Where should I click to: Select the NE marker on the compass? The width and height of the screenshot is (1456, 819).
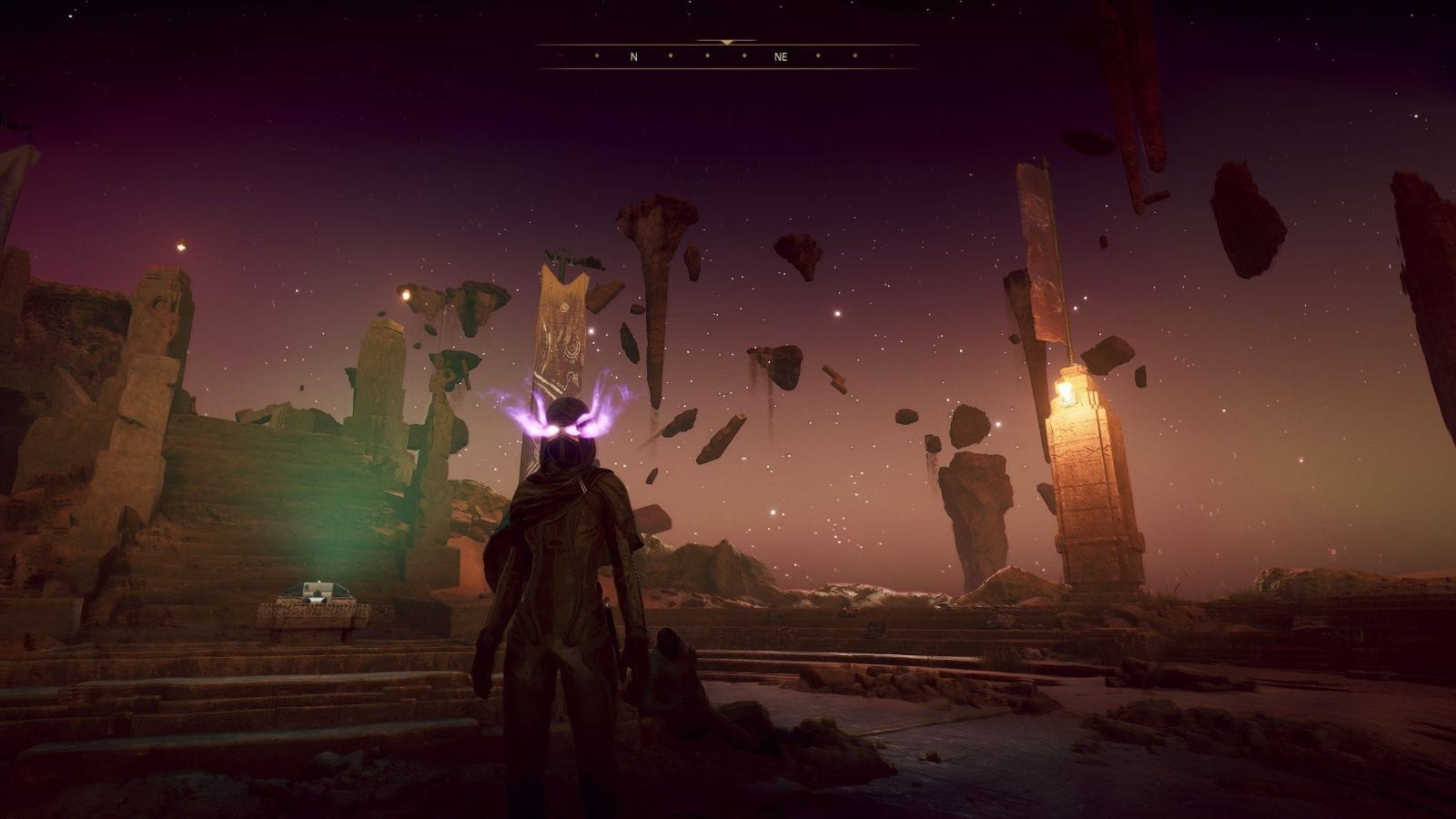pyautogui.click(x=781, y=56)
